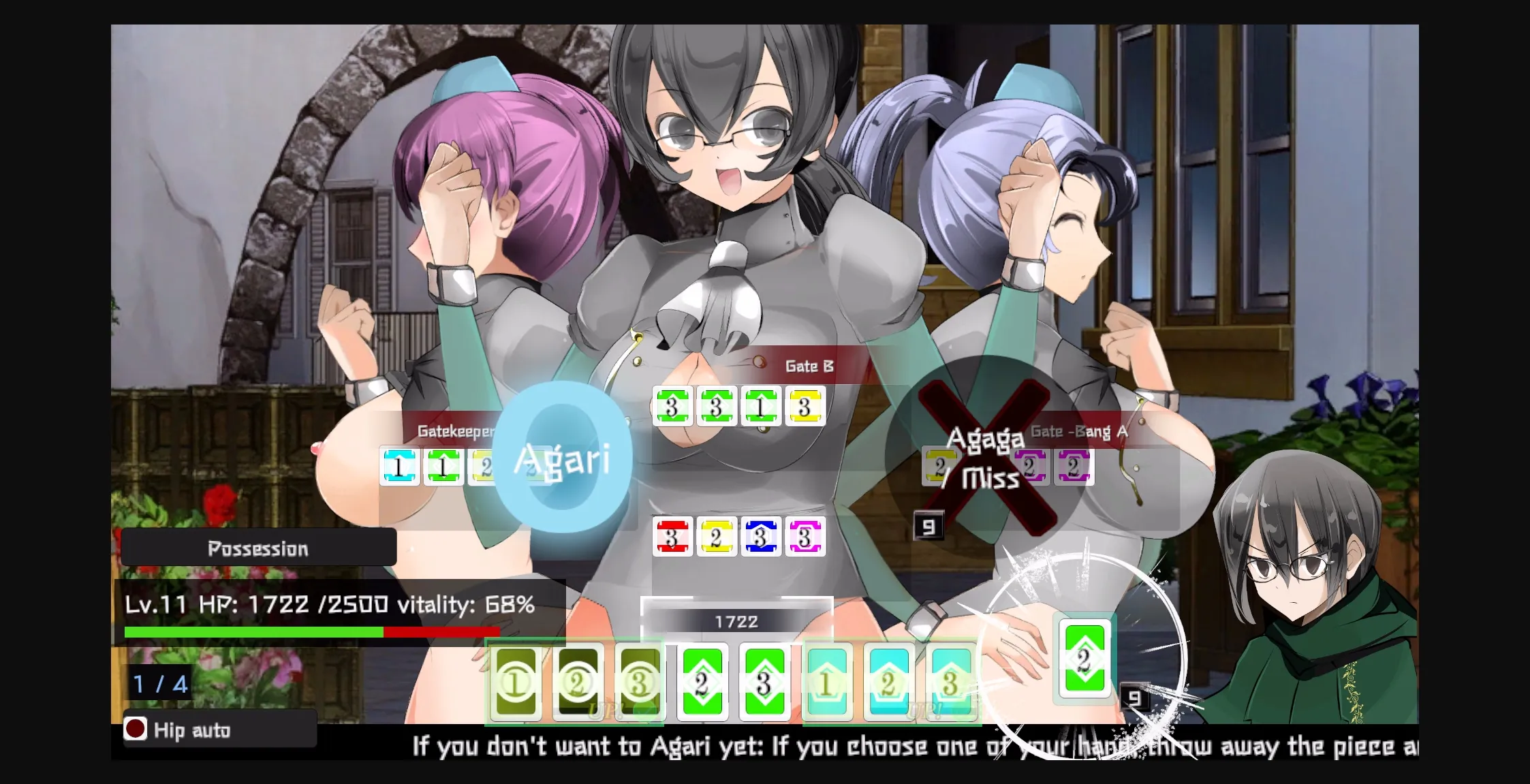Click the magenta 3 card under Gate B
1530x784 pixels.
point(804,538)
